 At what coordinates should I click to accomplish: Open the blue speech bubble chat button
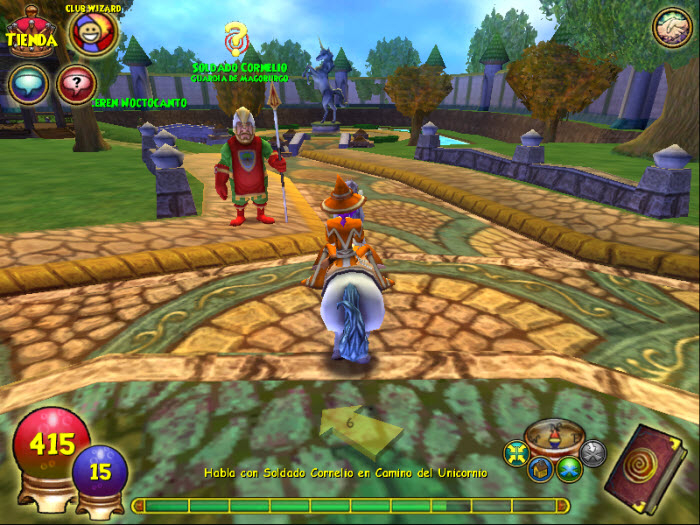click(28, 85)
